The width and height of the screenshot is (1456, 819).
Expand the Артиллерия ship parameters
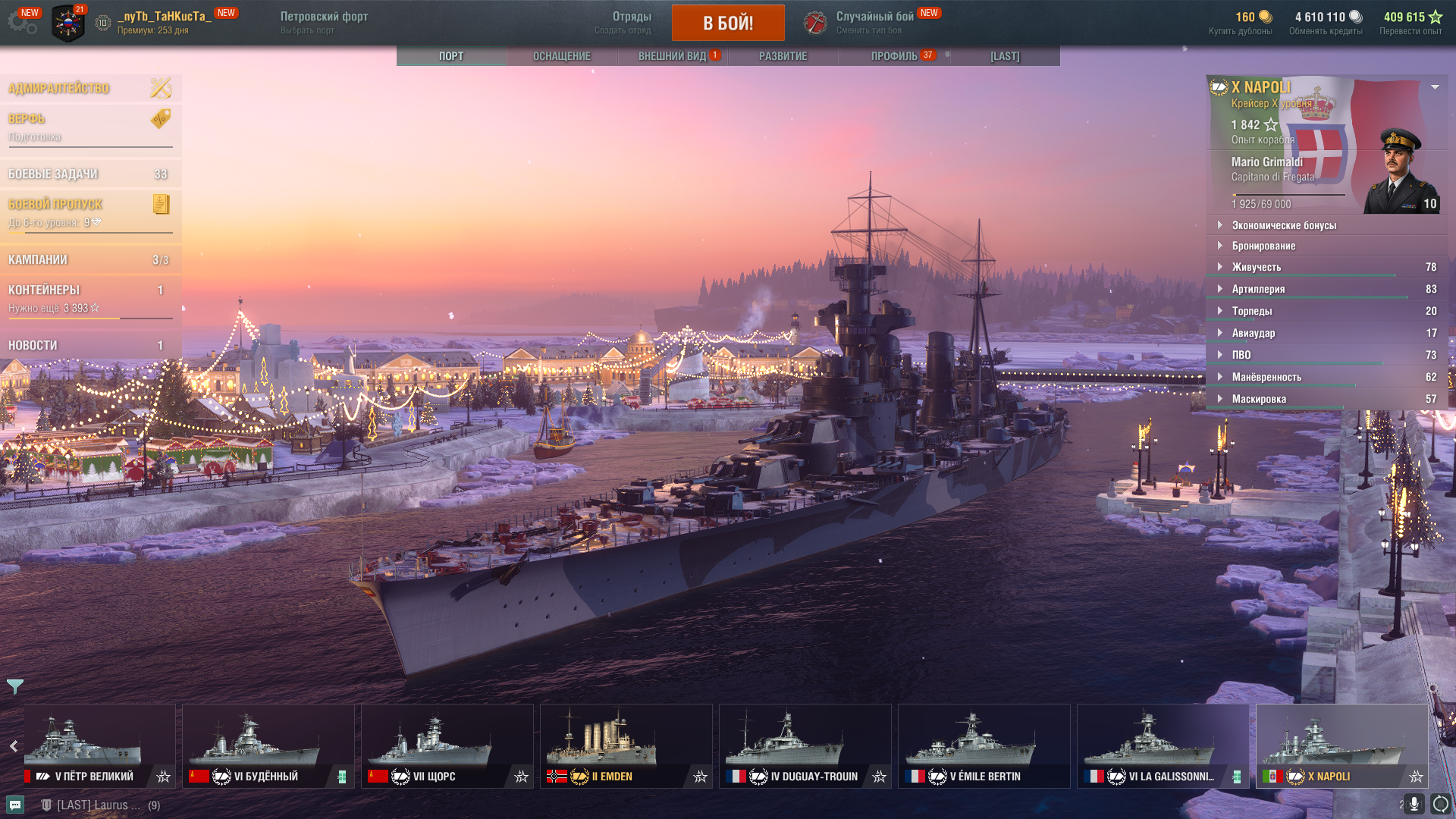coord(1258,289)
